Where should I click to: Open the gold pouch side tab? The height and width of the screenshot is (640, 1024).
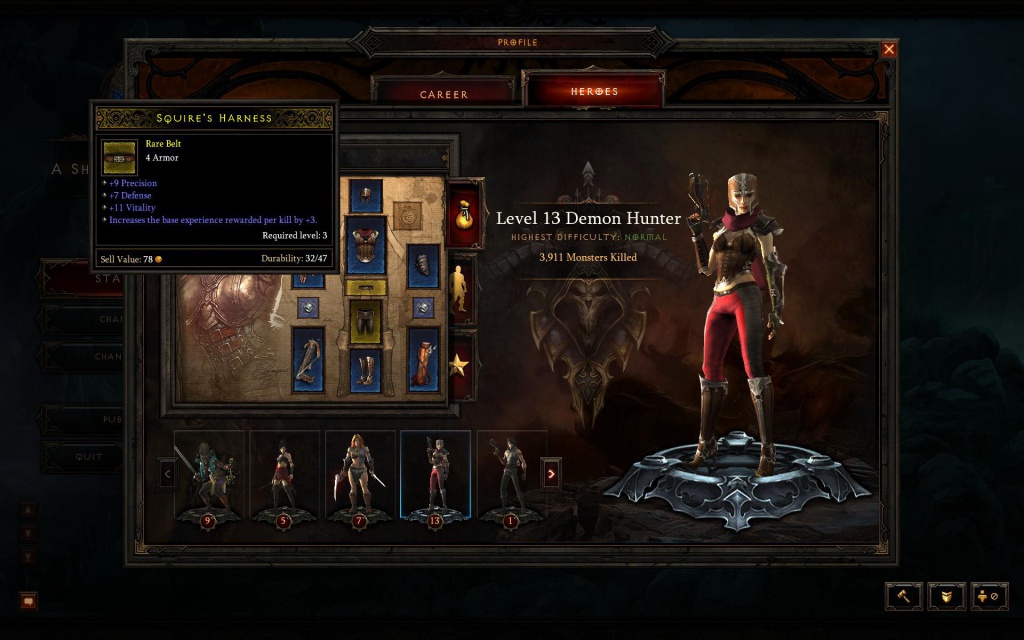click(463, 213)
